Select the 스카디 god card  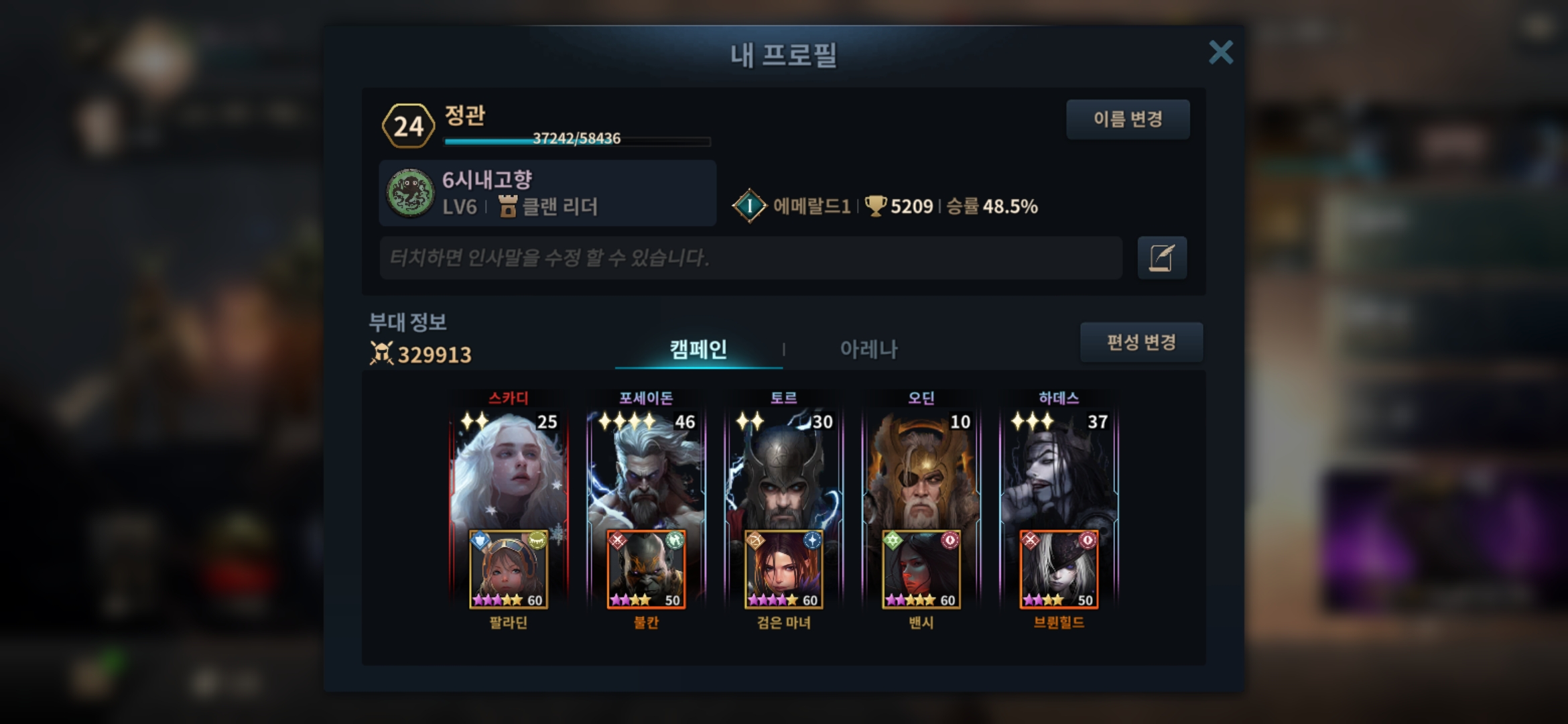pos(509,469)
